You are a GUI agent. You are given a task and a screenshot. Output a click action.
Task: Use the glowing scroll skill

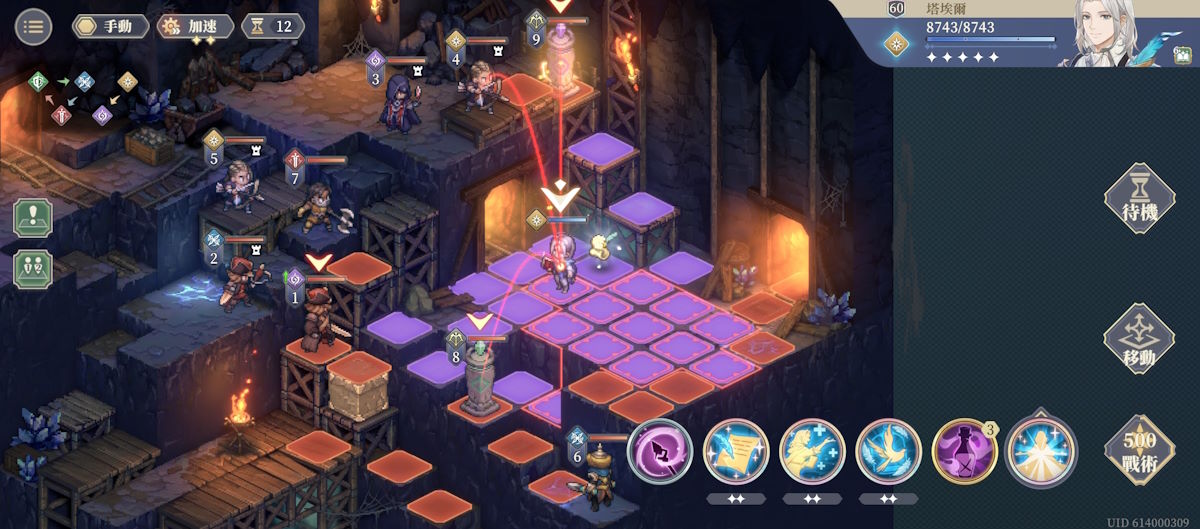[736, 451]
